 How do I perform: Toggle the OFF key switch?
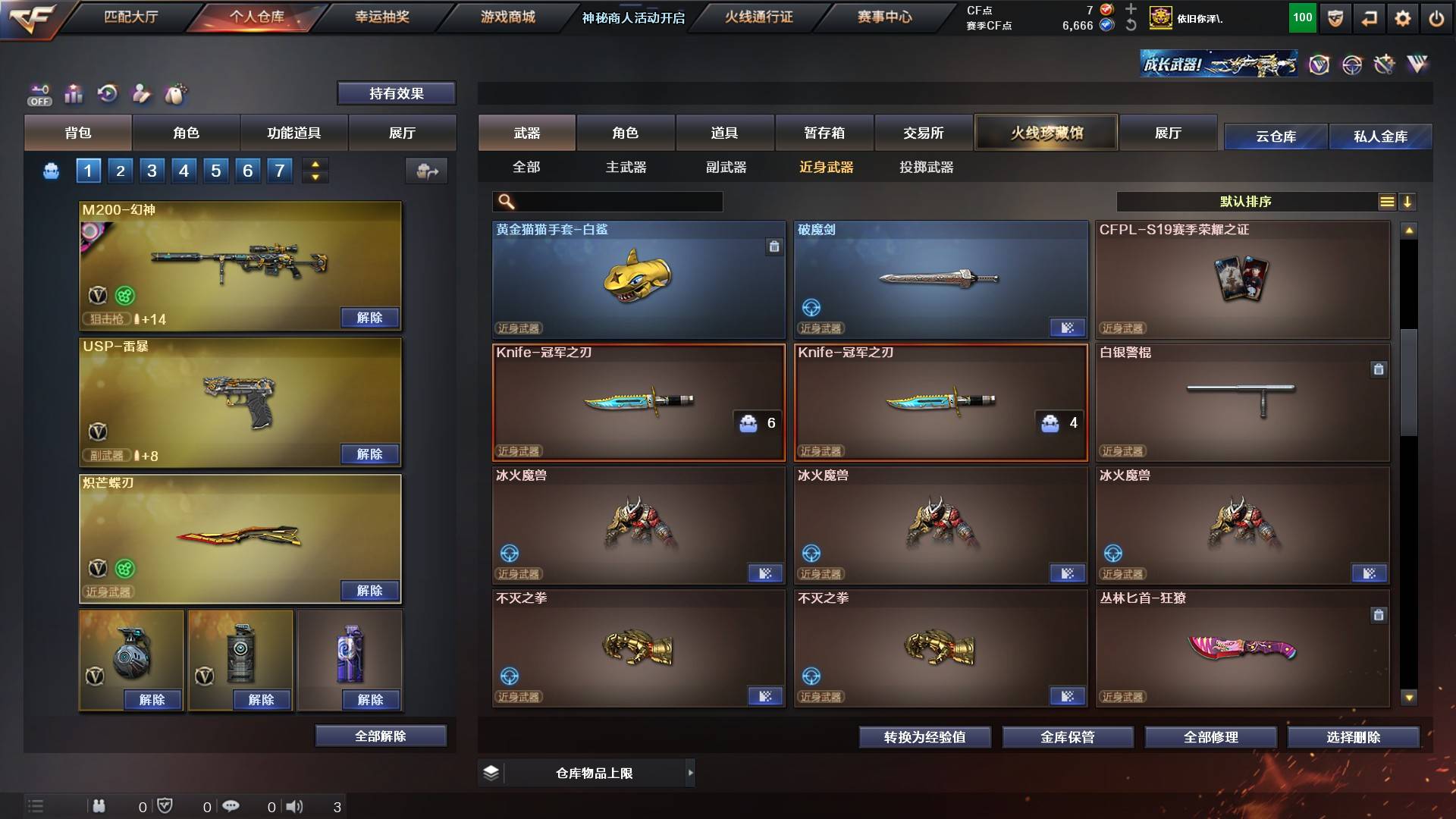(x=38, y=94)
